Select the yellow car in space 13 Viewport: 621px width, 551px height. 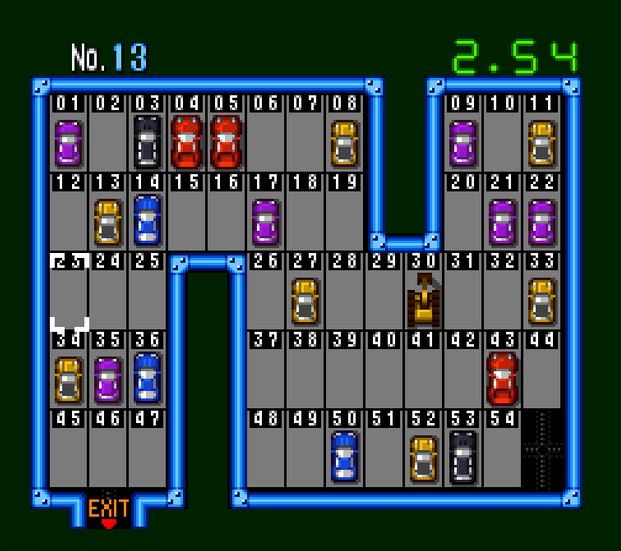tap(108, 221)
